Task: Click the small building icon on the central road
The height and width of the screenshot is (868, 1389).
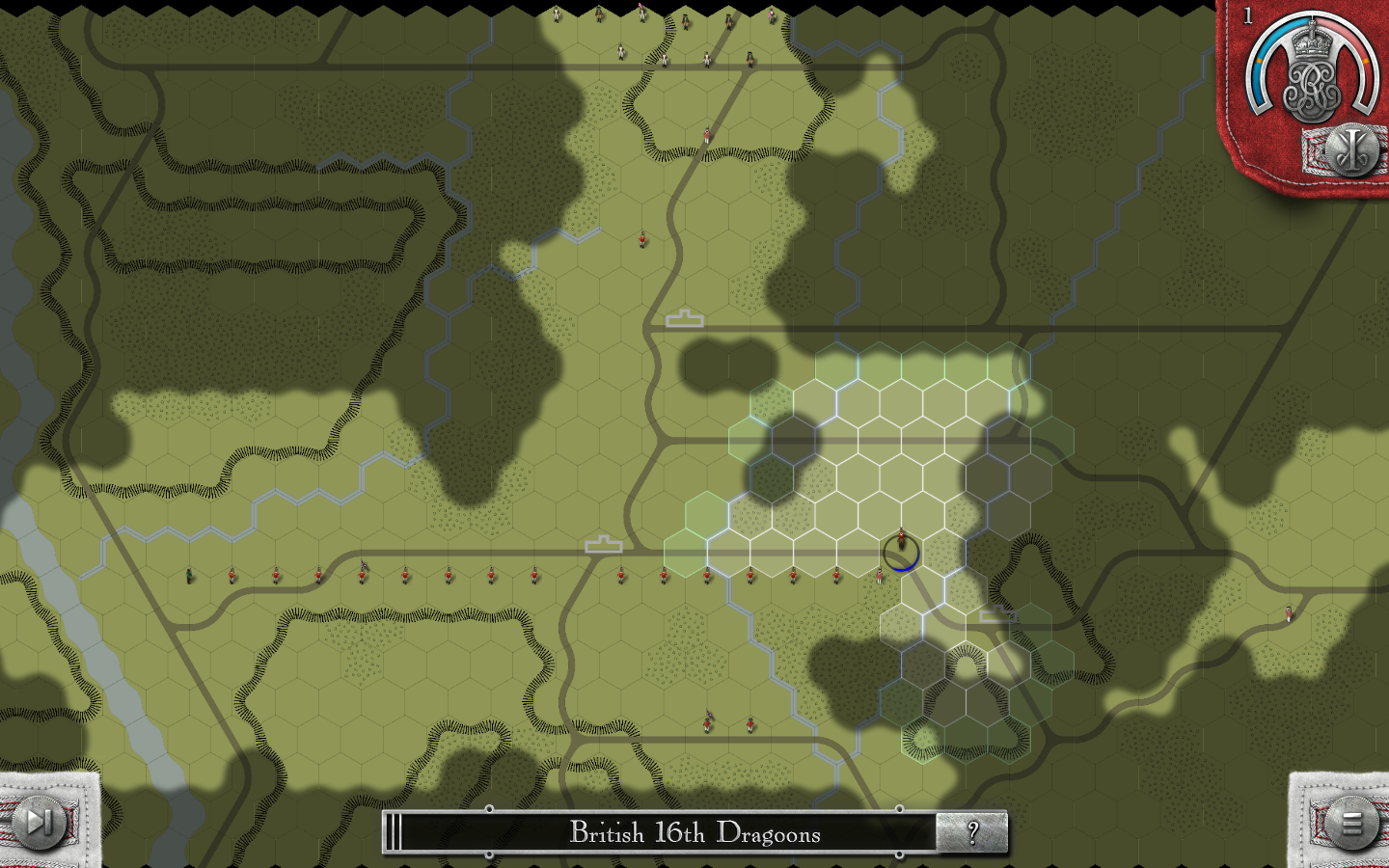Action: click(685, 318)
